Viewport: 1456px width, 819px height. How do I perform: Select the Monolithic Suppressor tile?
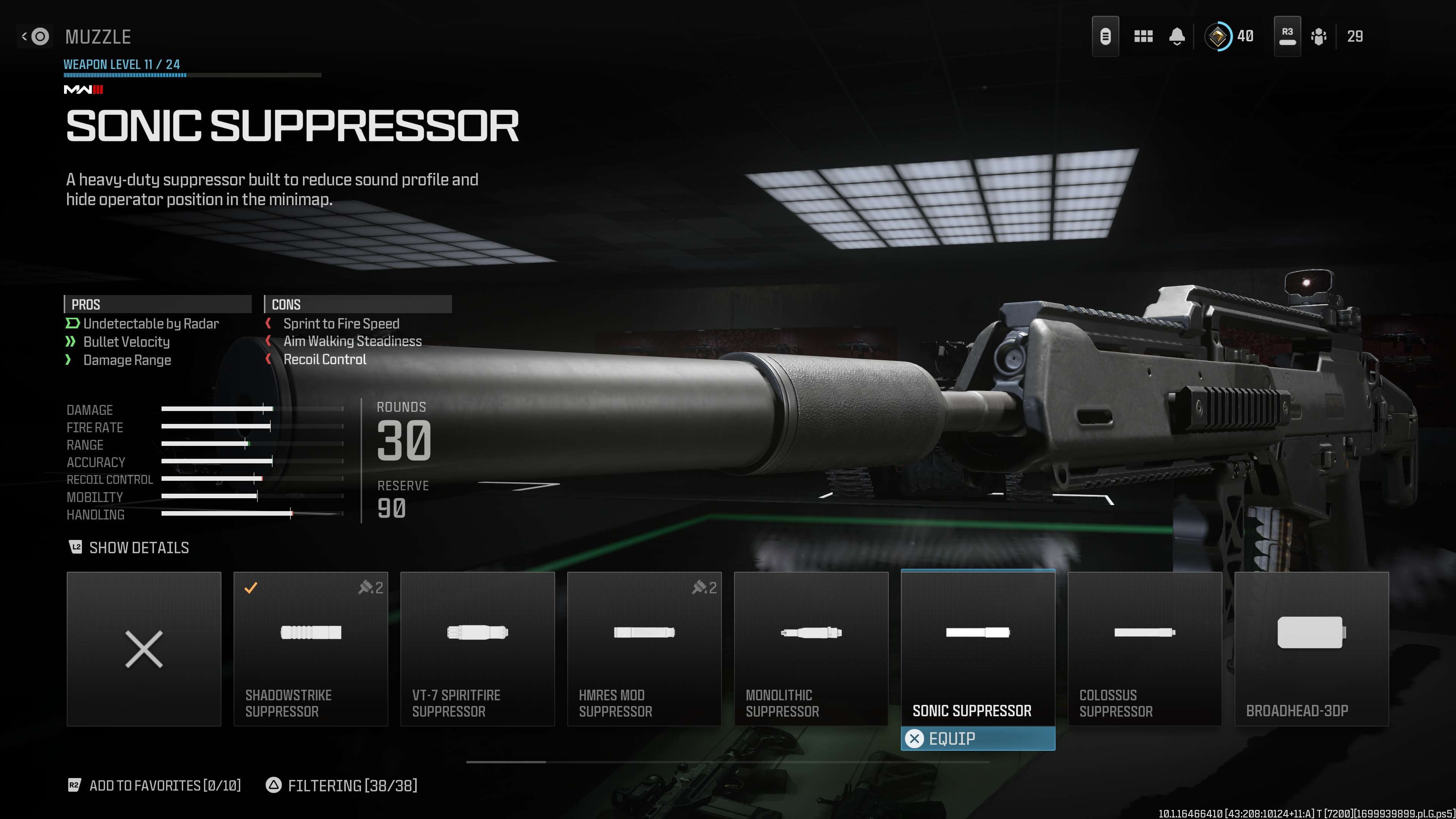coord(811,648)
